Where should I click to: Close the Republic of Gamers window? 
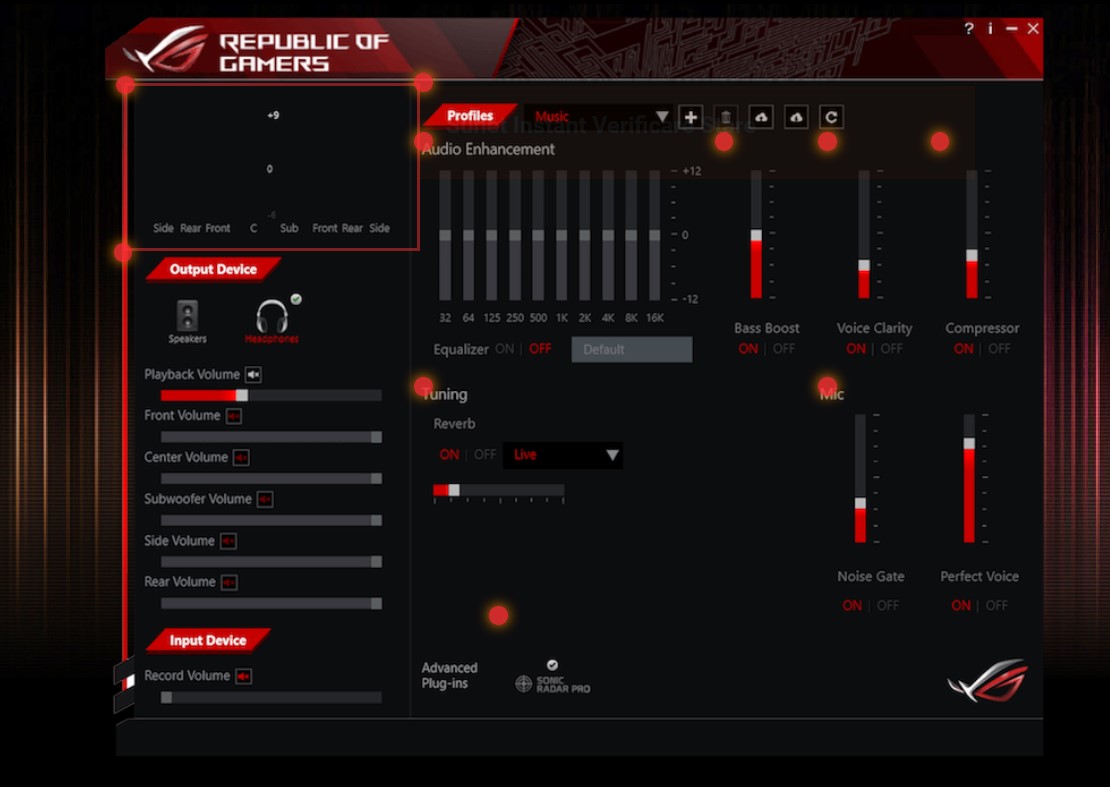point(1033,29)
